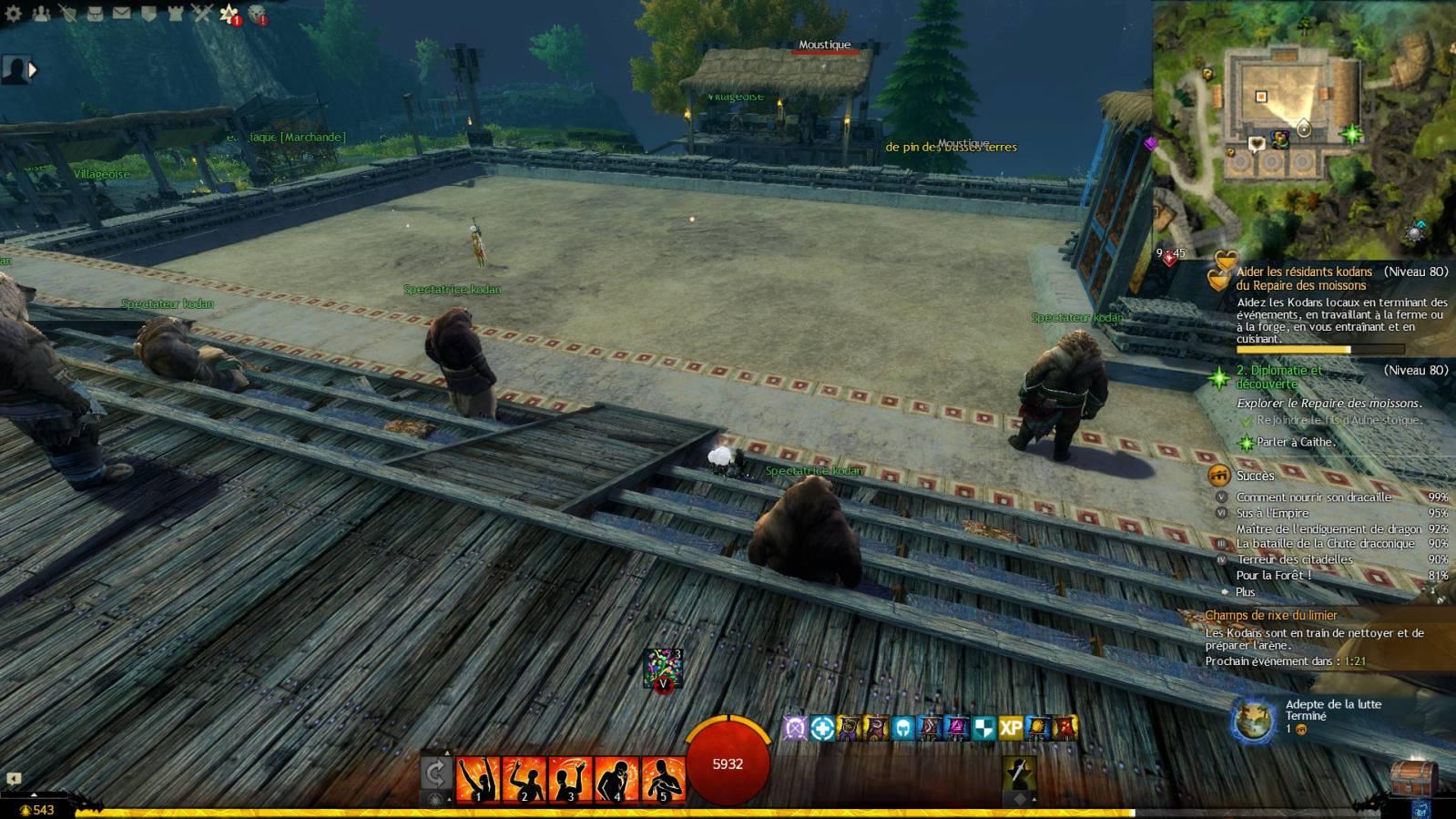The image size is (1456, 819).
Task: Activate emote skill 1 with raised arms
Action: 477,779
